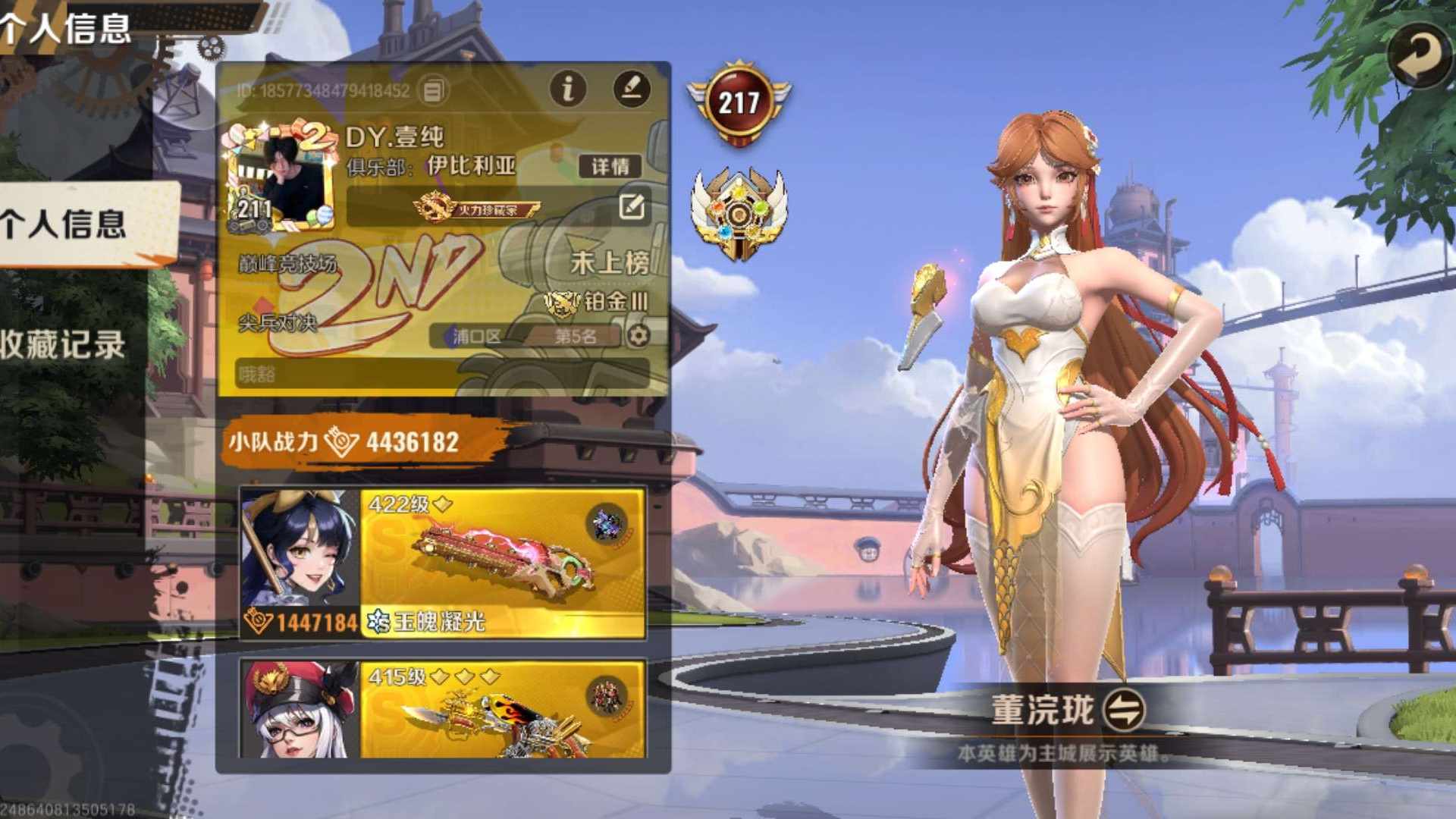This screenshot has height=819, width=1456.
Task: Open the region ranking gear settings
Action: click(639, 336)
